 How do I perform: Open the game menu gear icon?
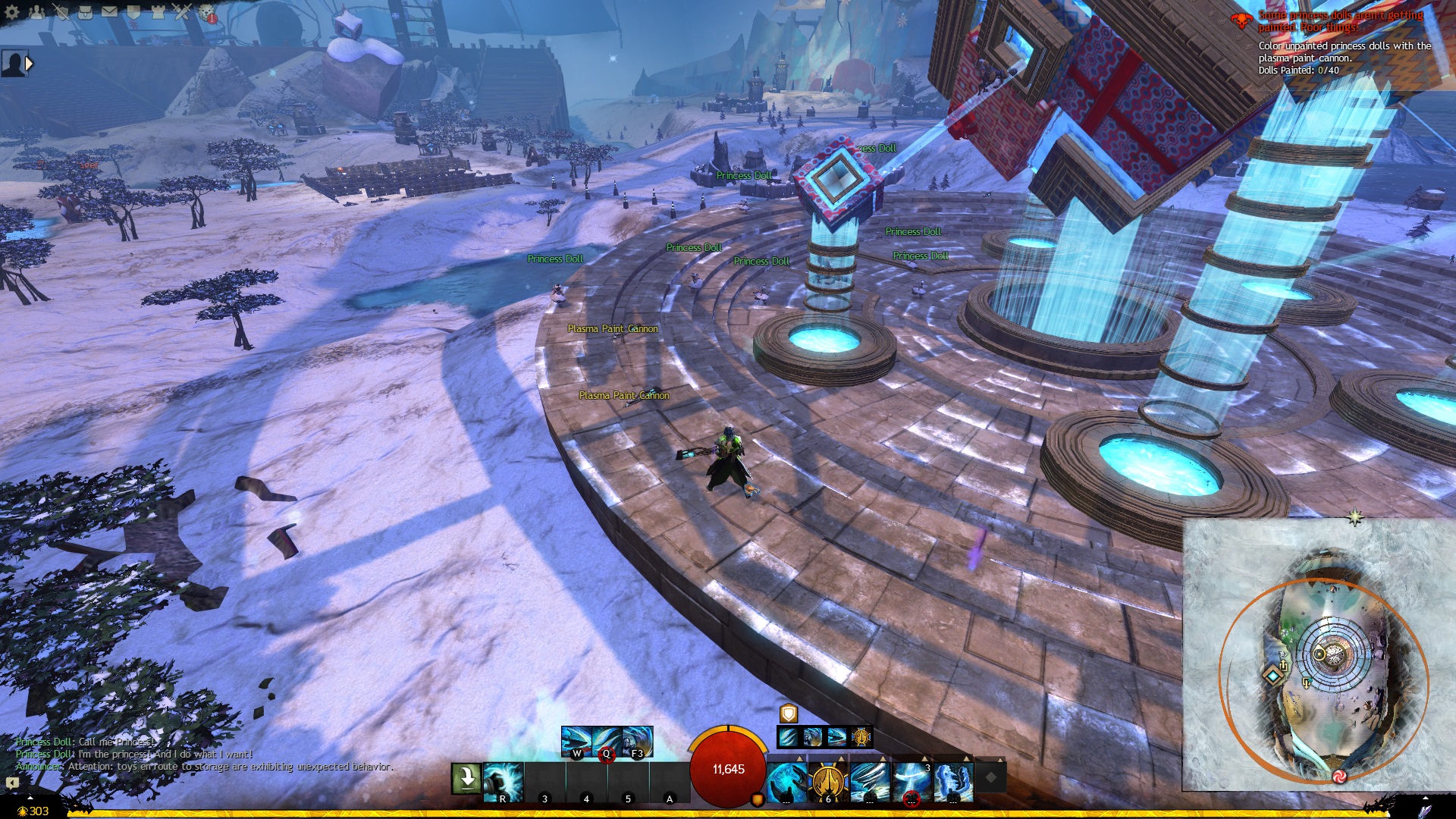12,12
